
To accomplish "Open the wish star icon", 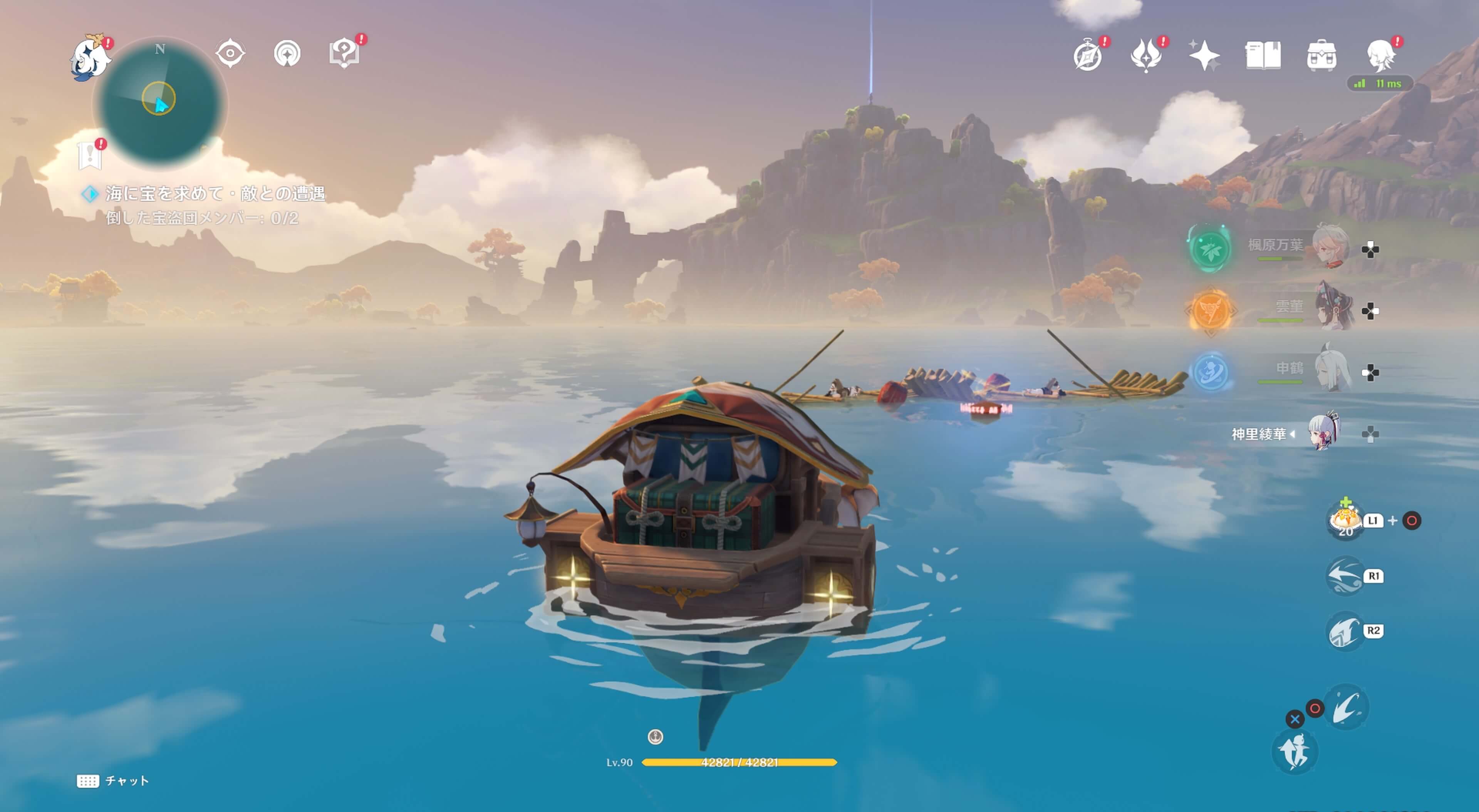I will pyautogui.click(x=1204, y=56).
